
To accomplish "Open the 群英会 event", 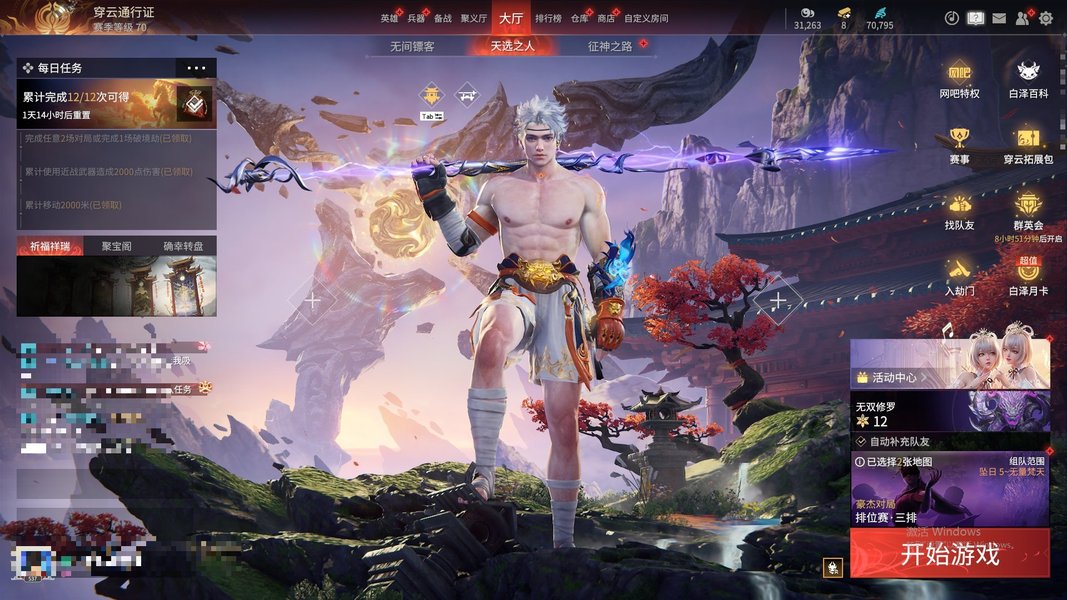I will point(1028,210).
